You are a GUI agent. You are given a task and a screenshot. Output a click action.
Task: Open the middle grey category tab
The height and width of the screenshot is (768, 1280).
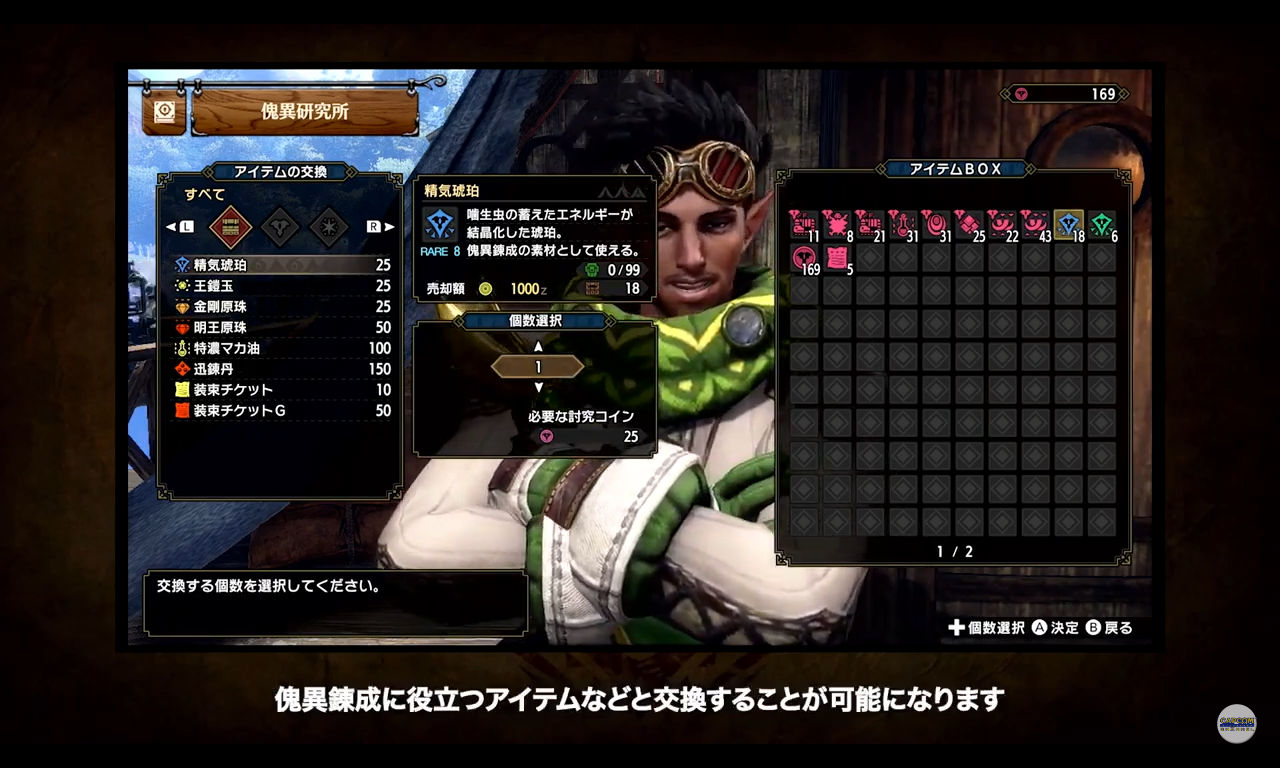pos(280,227)
